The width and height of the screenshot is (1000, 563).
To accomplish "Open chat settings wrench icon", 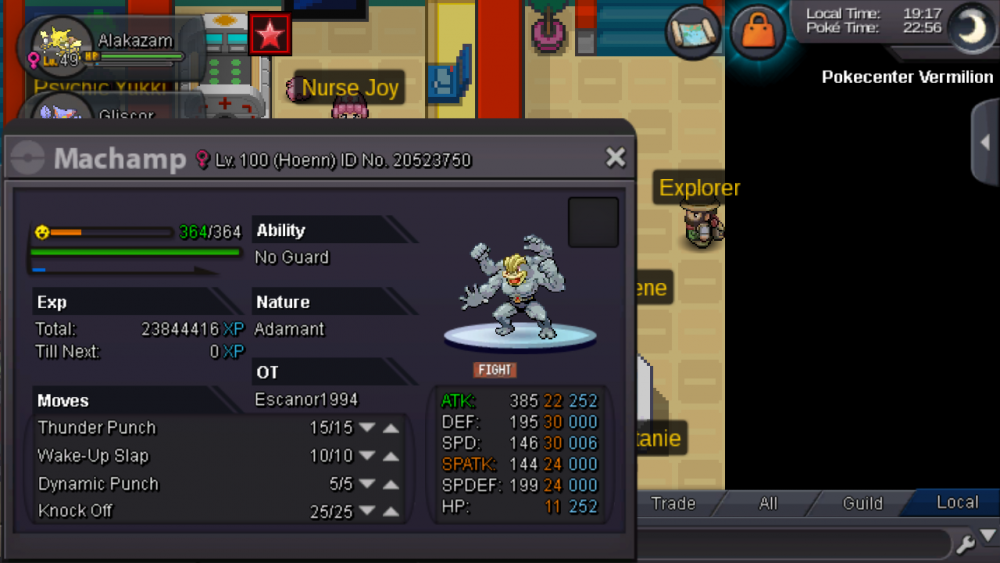I will coord(965,544).
